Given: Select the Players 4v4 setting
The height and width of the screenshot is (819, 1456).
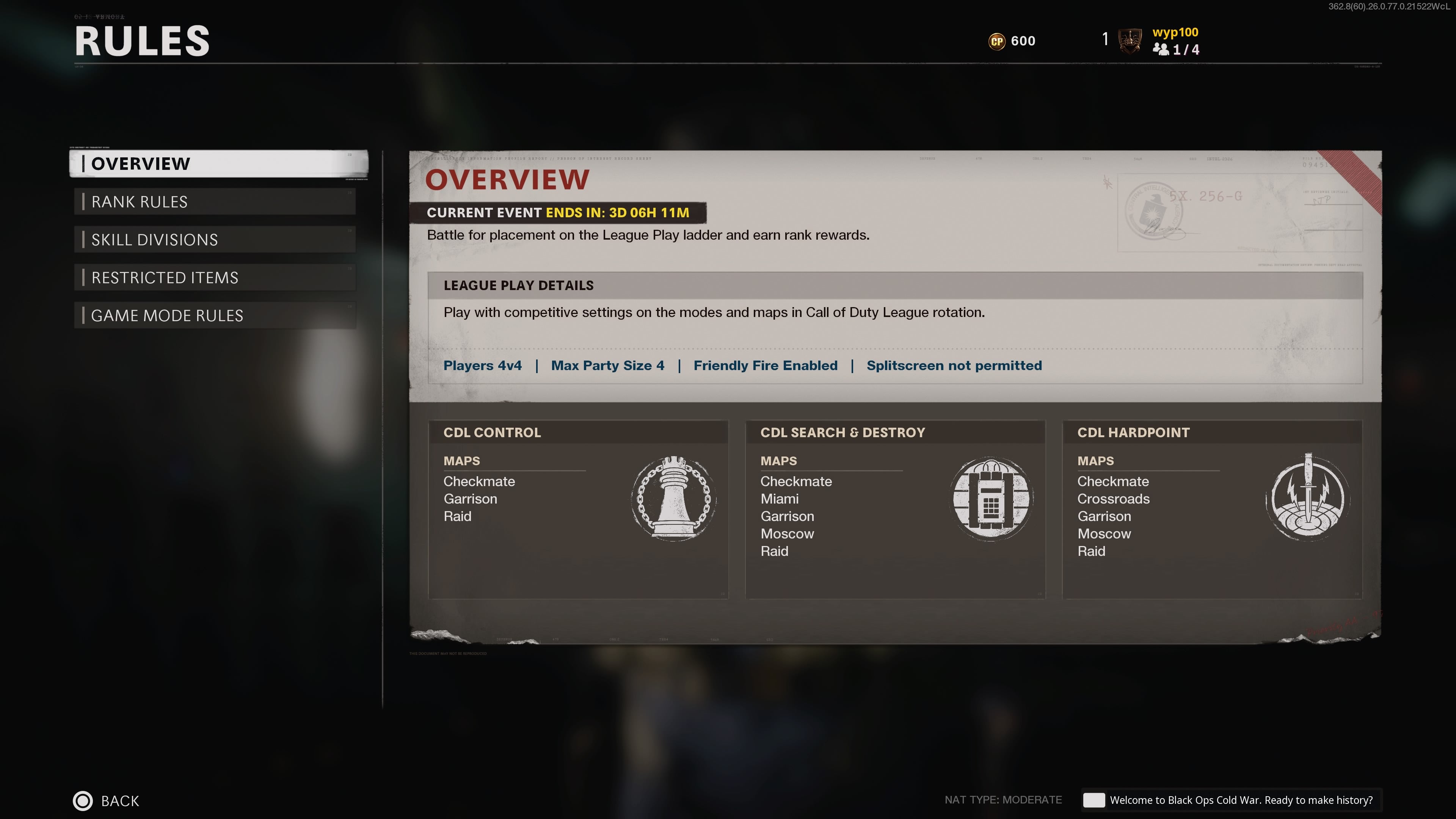Looking at the screenshot, I should (x=483, y=365).
